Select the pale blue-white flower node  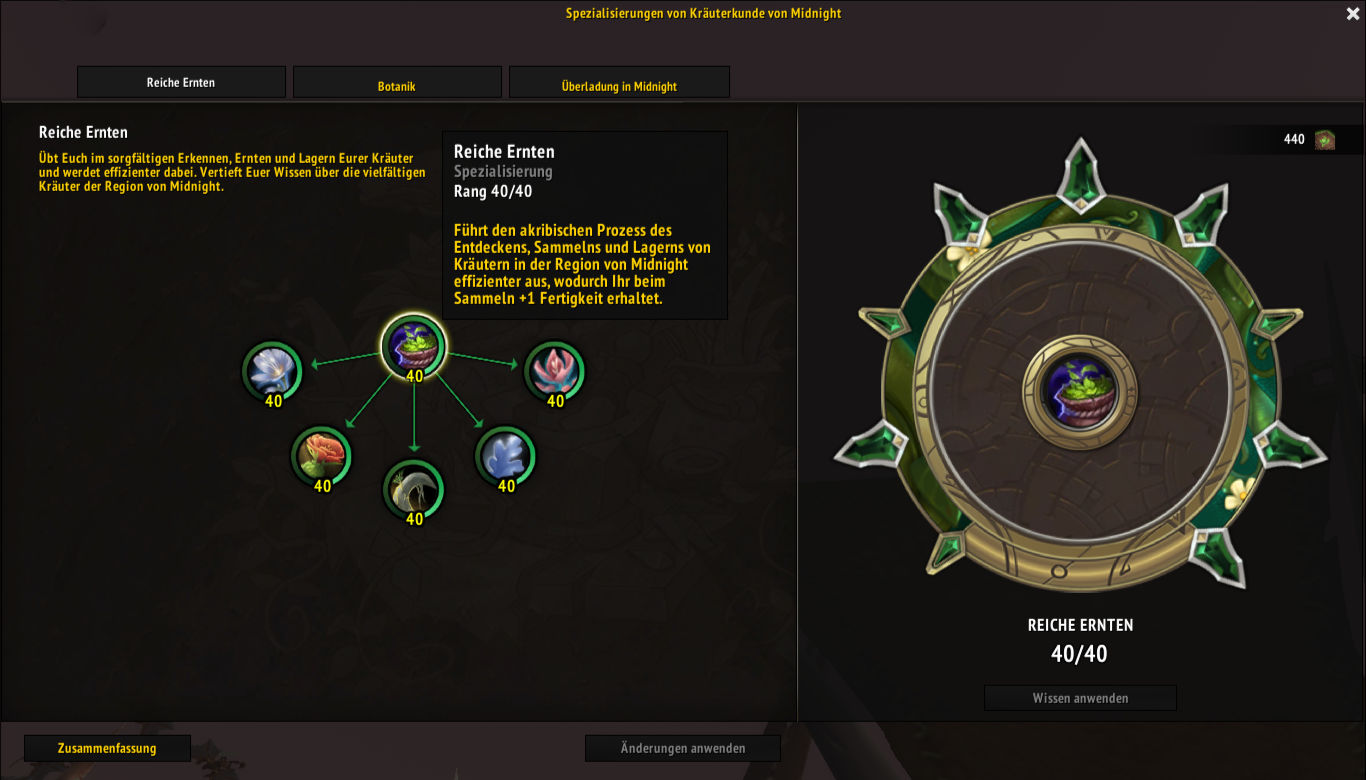tap(272, 371)
